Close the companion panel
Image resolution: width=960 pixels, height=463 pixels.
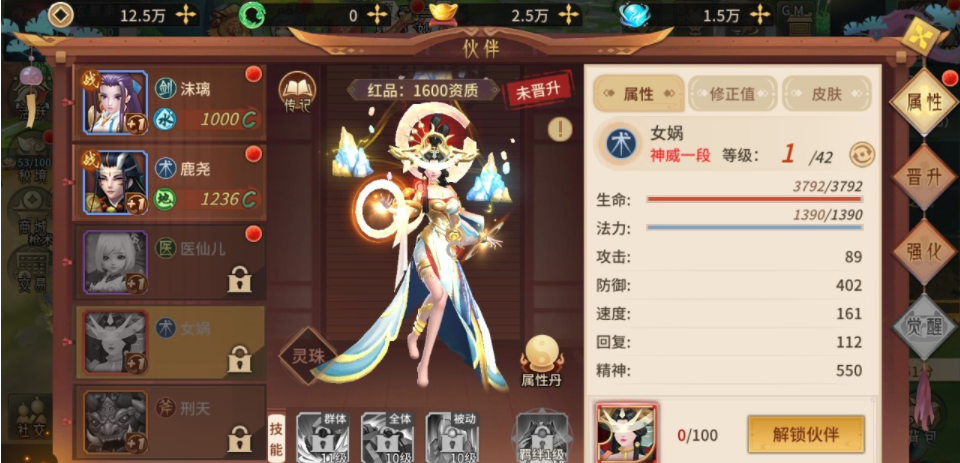pyautogui.click(x=917, y=35)
